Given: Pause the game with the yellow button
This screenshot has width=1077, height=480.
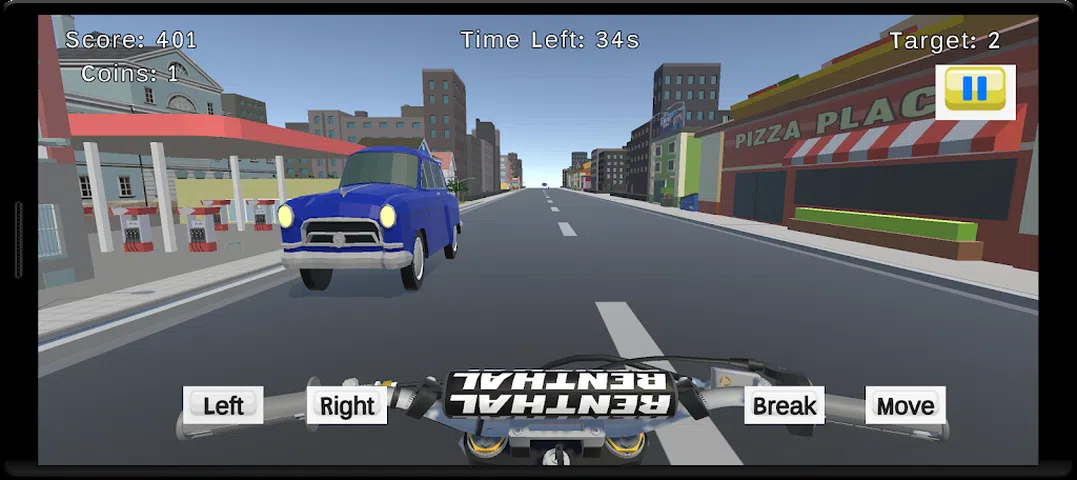Looking at the screenshot, I should click(x=975, y=91).
